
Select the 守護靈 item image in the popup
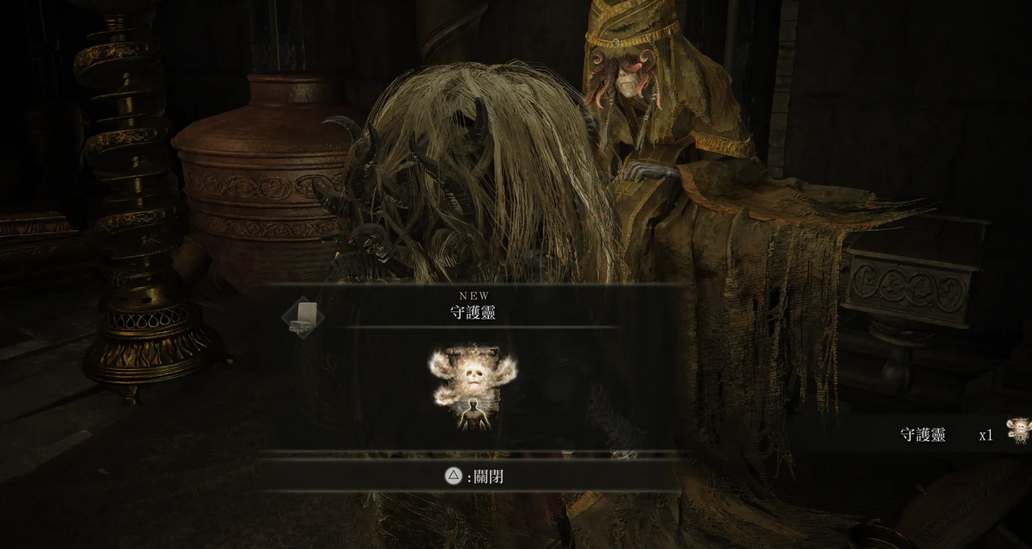point(474,388)
